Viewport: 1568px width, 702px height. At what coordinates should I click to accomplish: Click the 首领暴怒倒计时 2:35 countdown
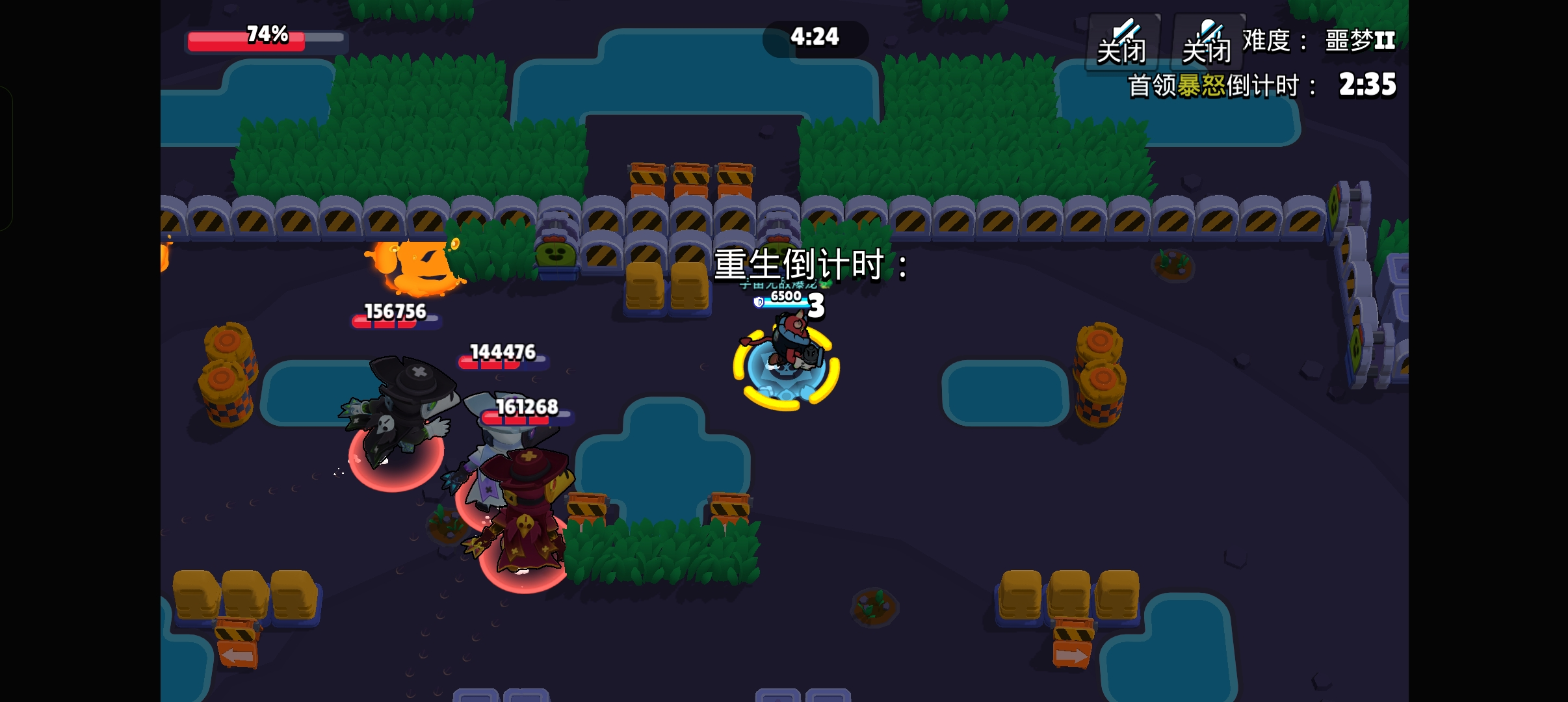coord(1261,83)
